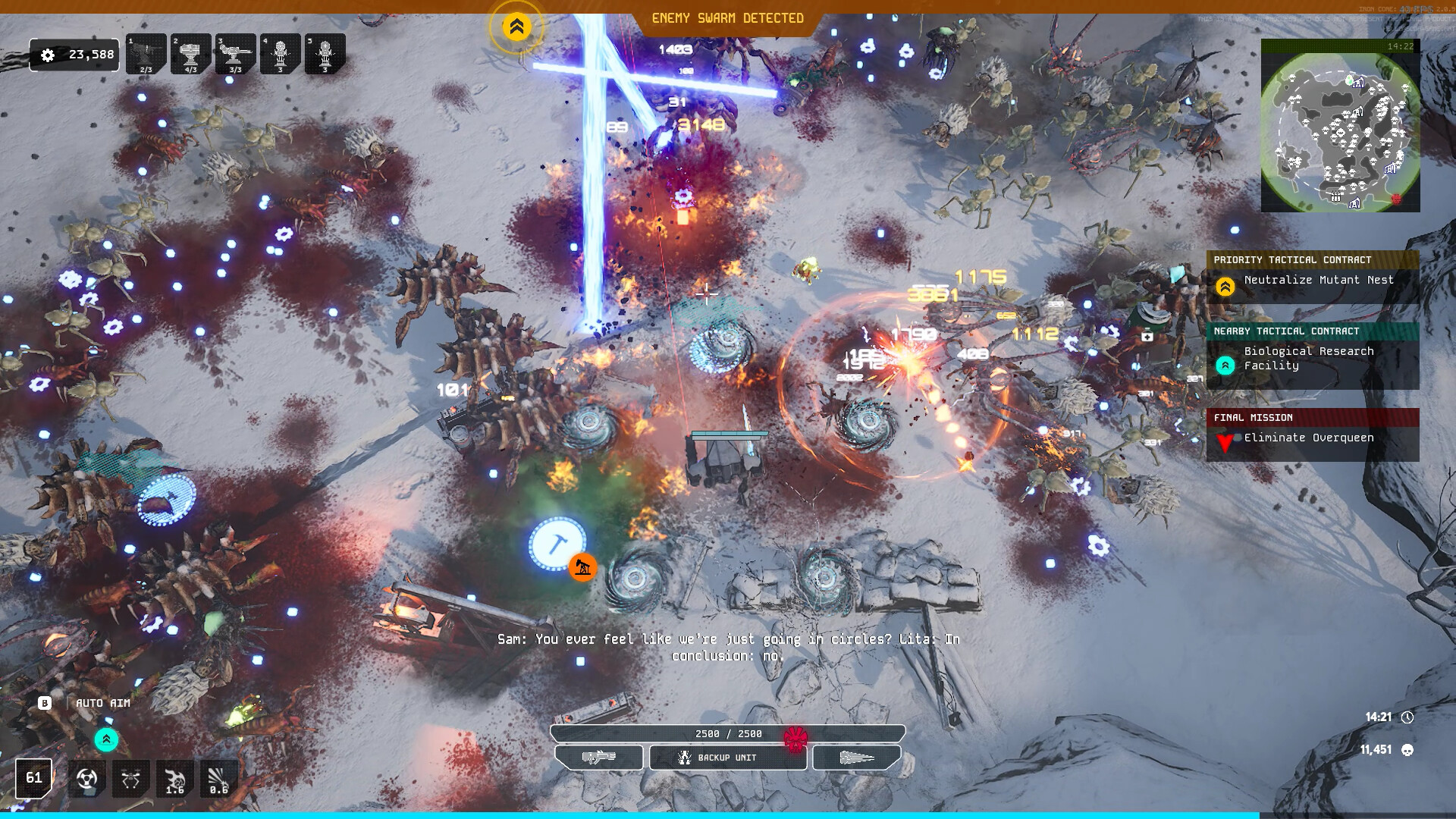
Task: Select the machine gun turret in slot 1
Action: (x=146, y=54)
